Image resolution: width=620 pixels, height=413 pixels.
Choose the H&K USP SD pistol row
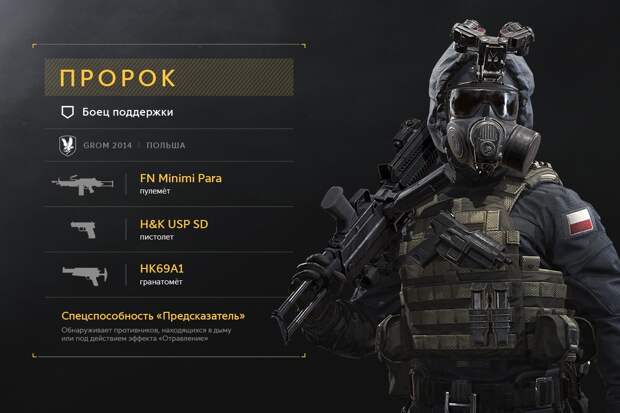[180, 227]
